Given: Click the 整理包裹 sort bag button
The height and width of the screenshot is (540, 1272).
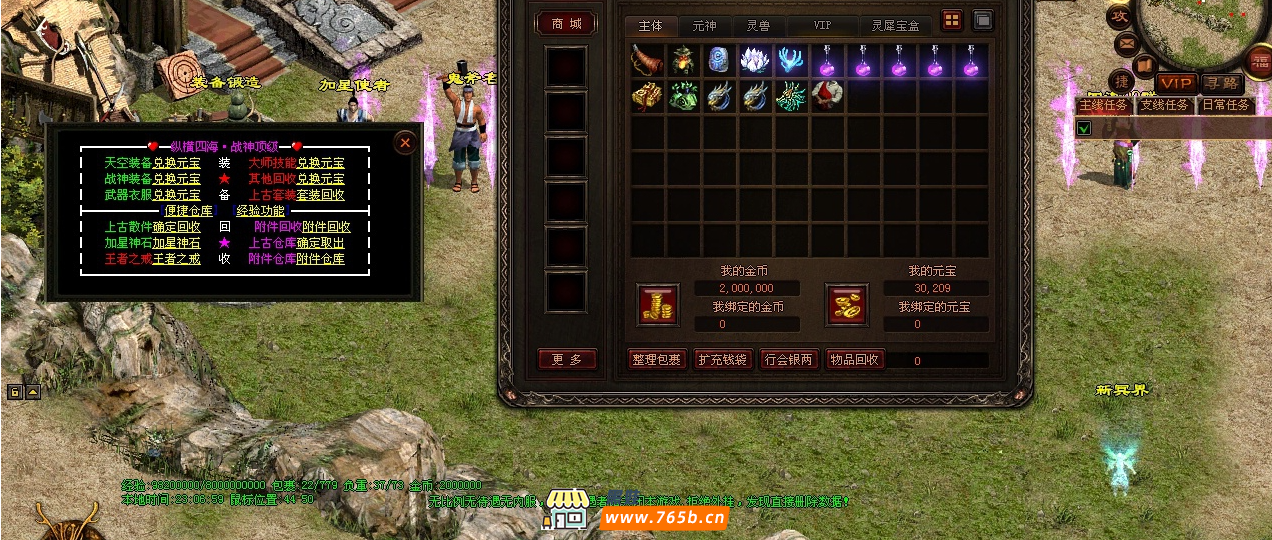Looking at the screenshot, I should tap(657, 360).
